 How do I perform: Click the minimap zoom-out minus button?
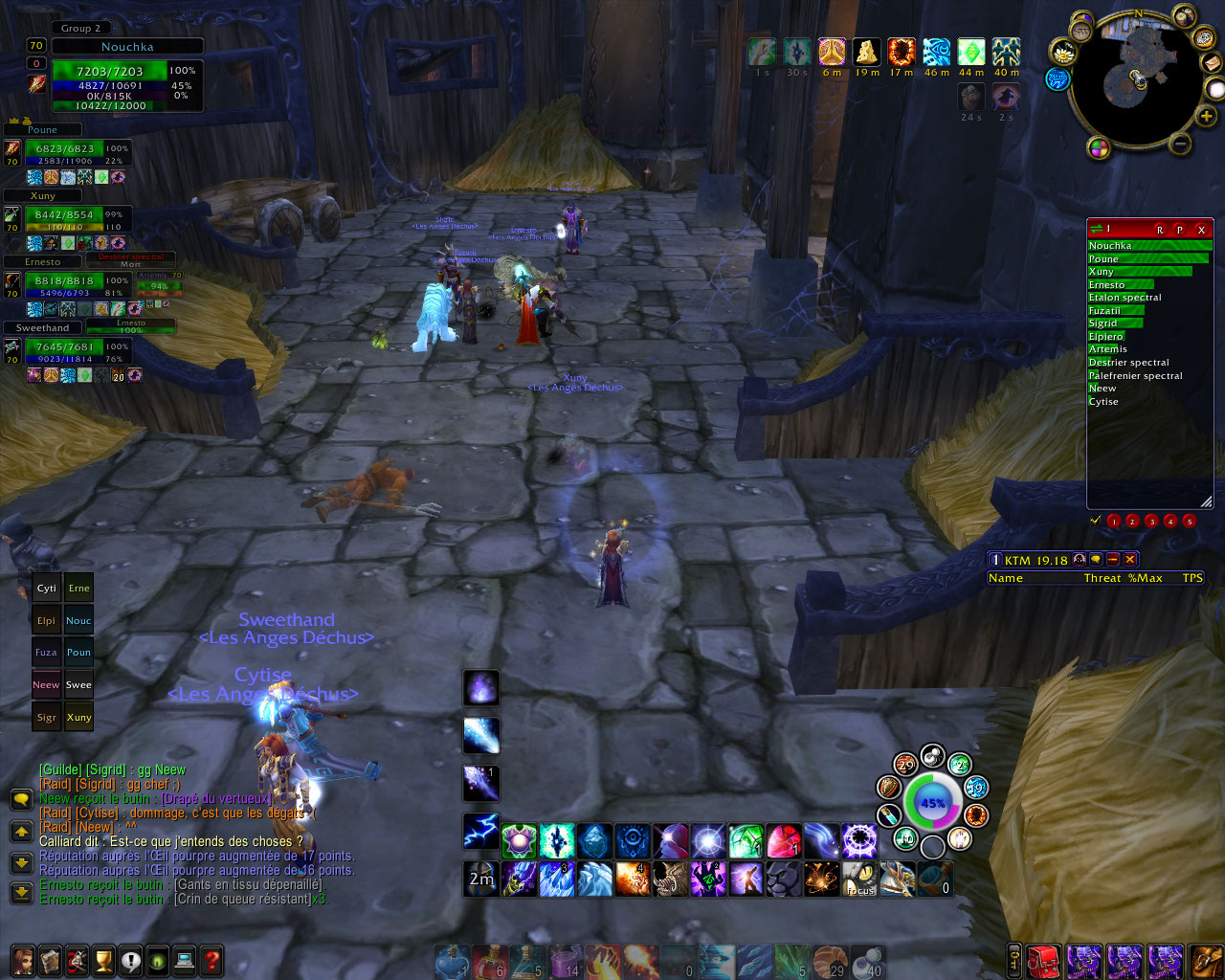click(x=1180, y=145)
